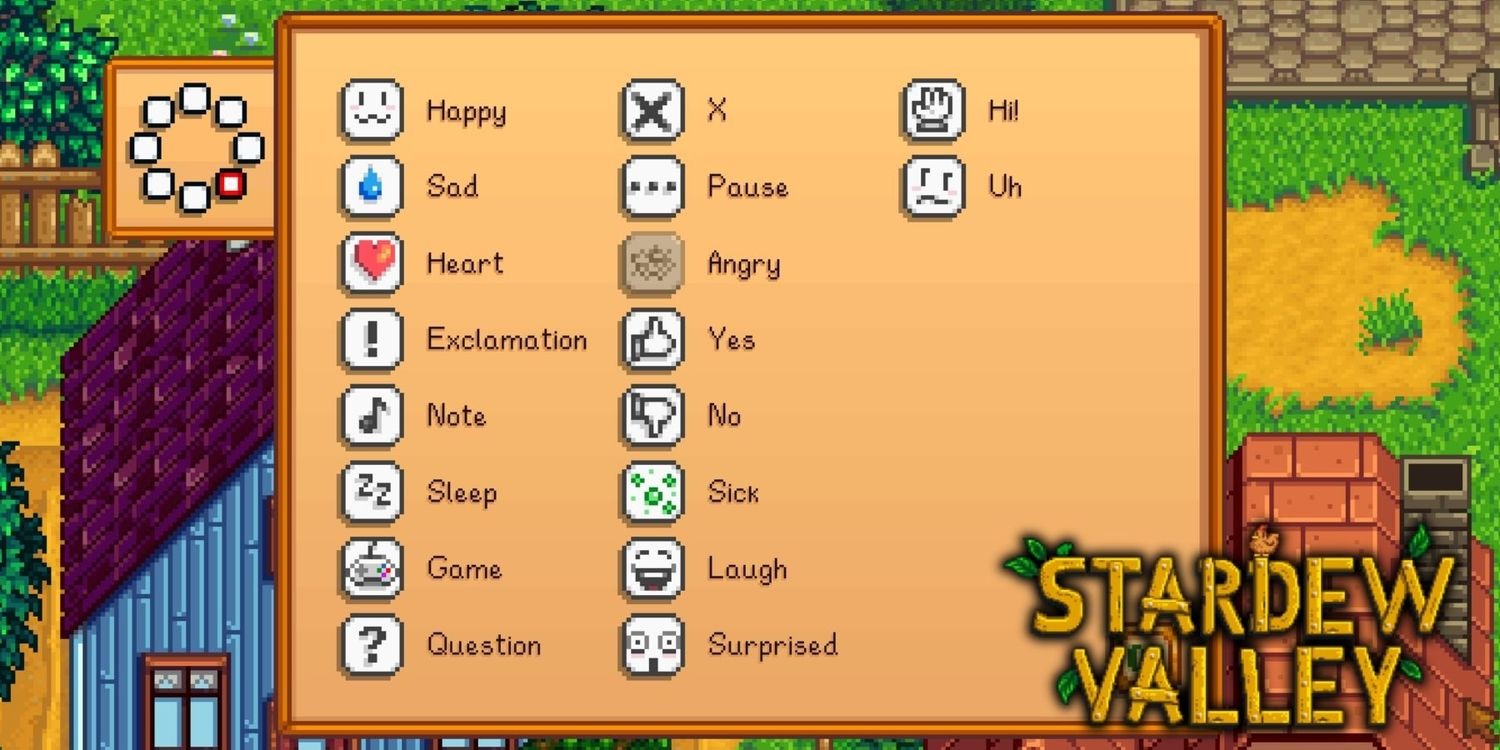
Task: Click the Heart emote icon
Action: pos(371,264)
